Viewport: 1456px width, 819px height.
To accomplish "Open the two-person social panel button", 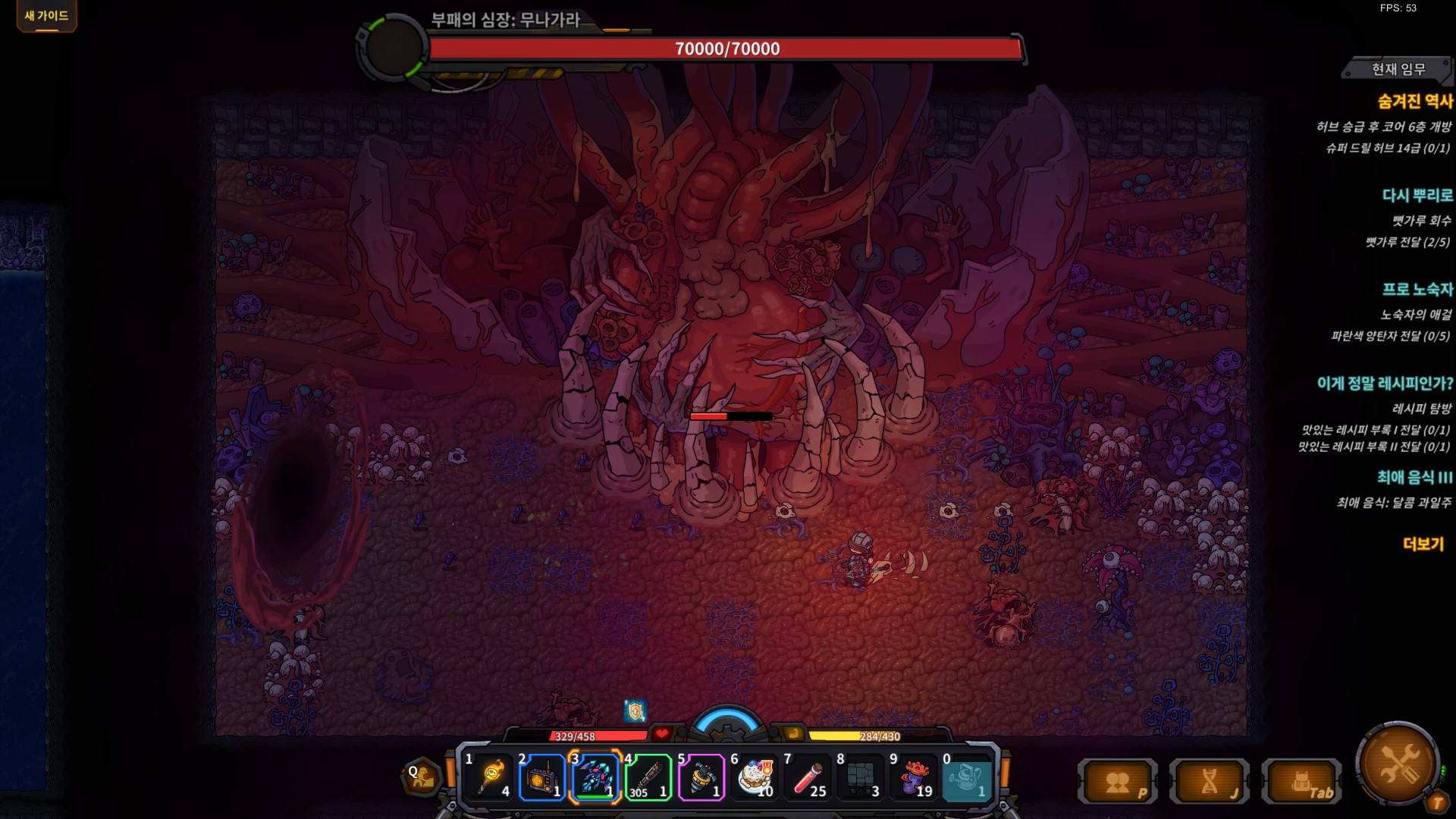I will (x=1119, y=781).
